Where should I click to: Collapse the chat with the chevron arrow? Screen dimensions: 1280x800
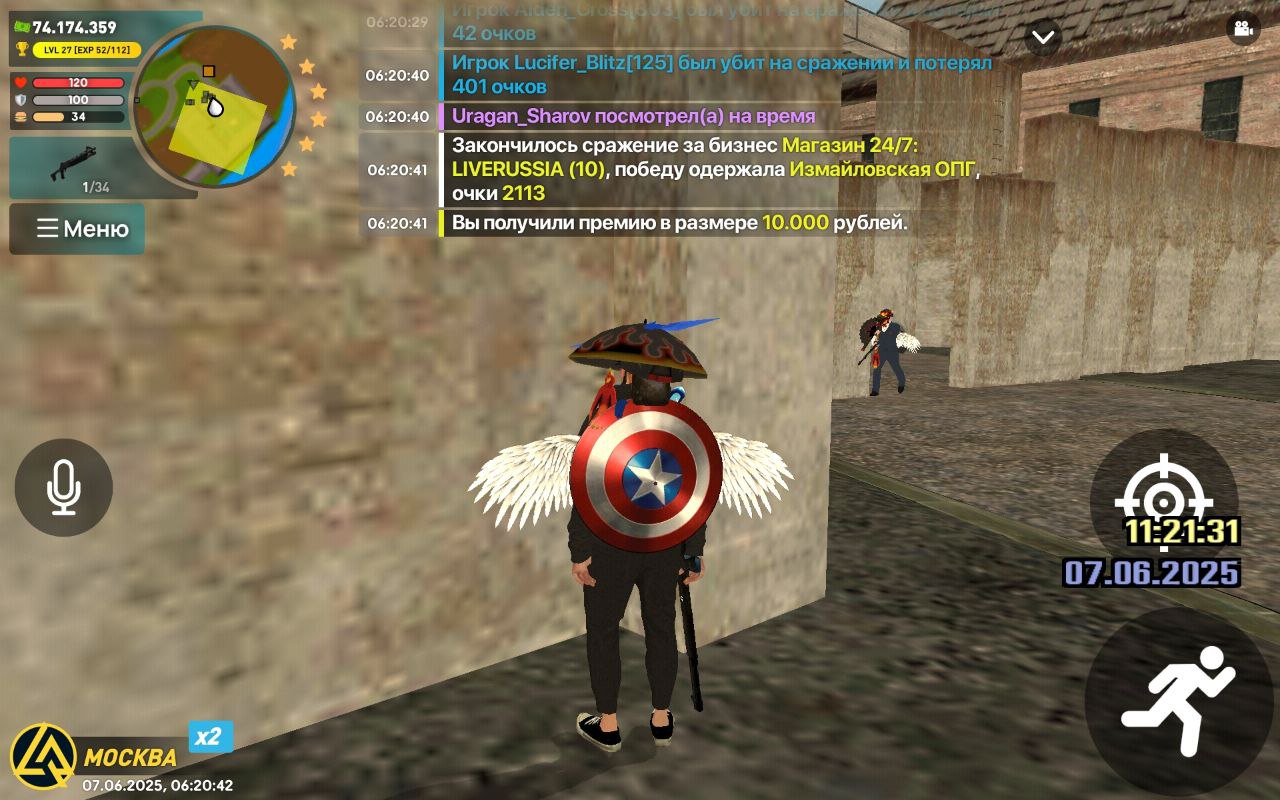1043,36
